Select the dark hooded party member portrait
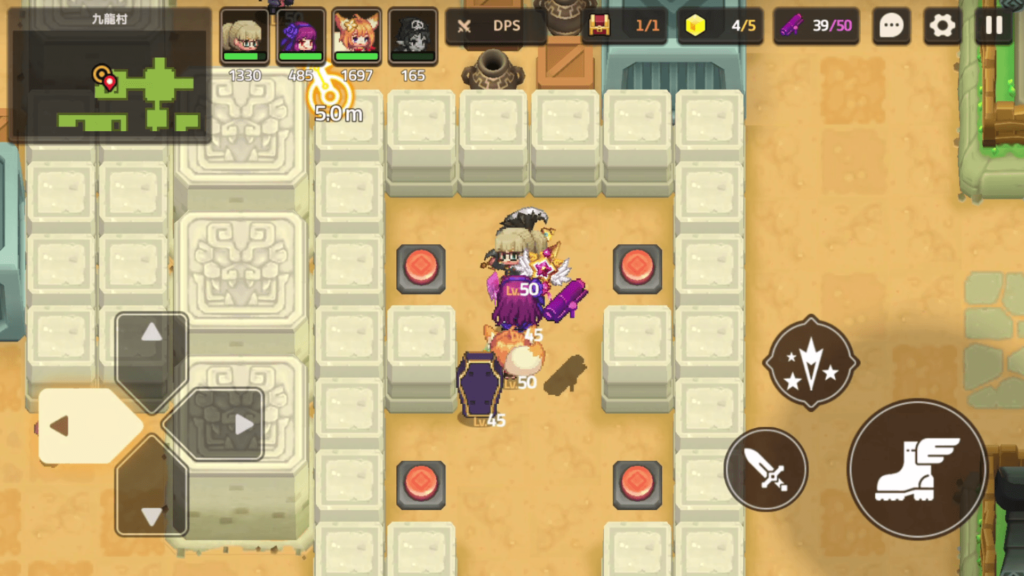 412,38
